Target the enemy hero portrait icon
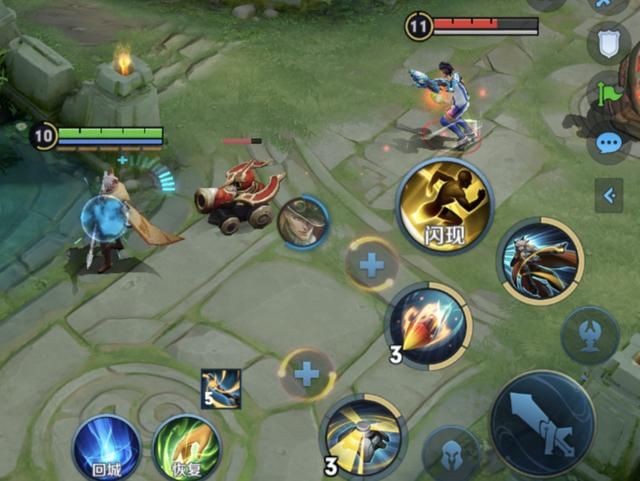The image size is (640, 481). (x=303, y=223)
